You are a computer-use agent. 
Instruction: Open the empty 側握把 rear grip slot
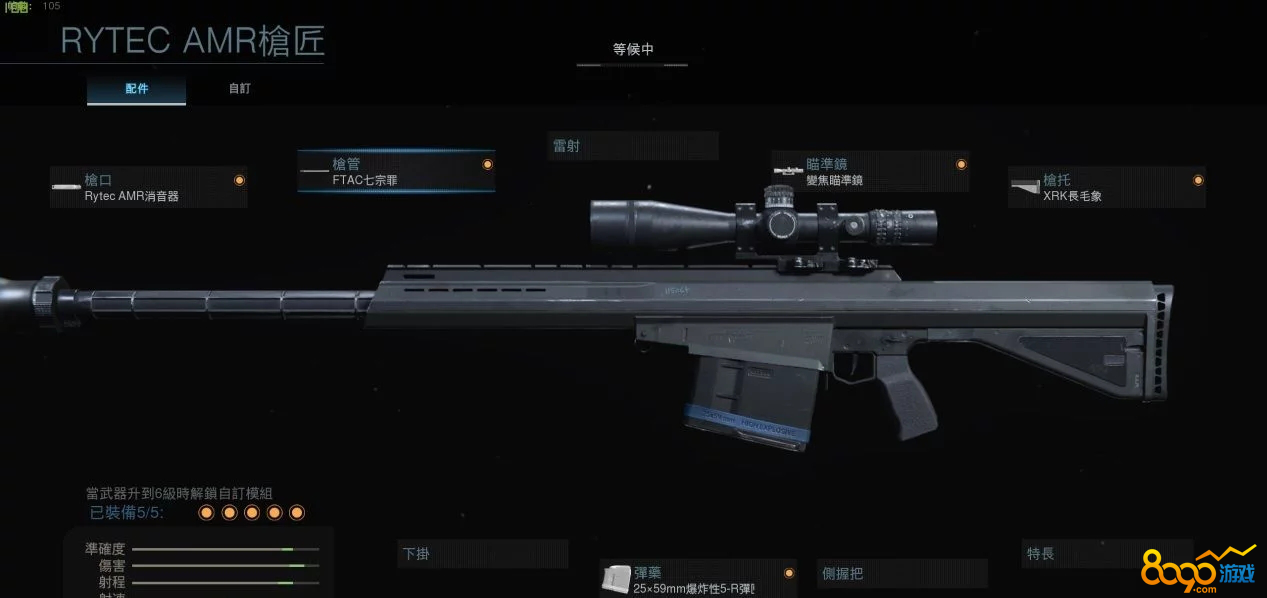coord(902,573)
